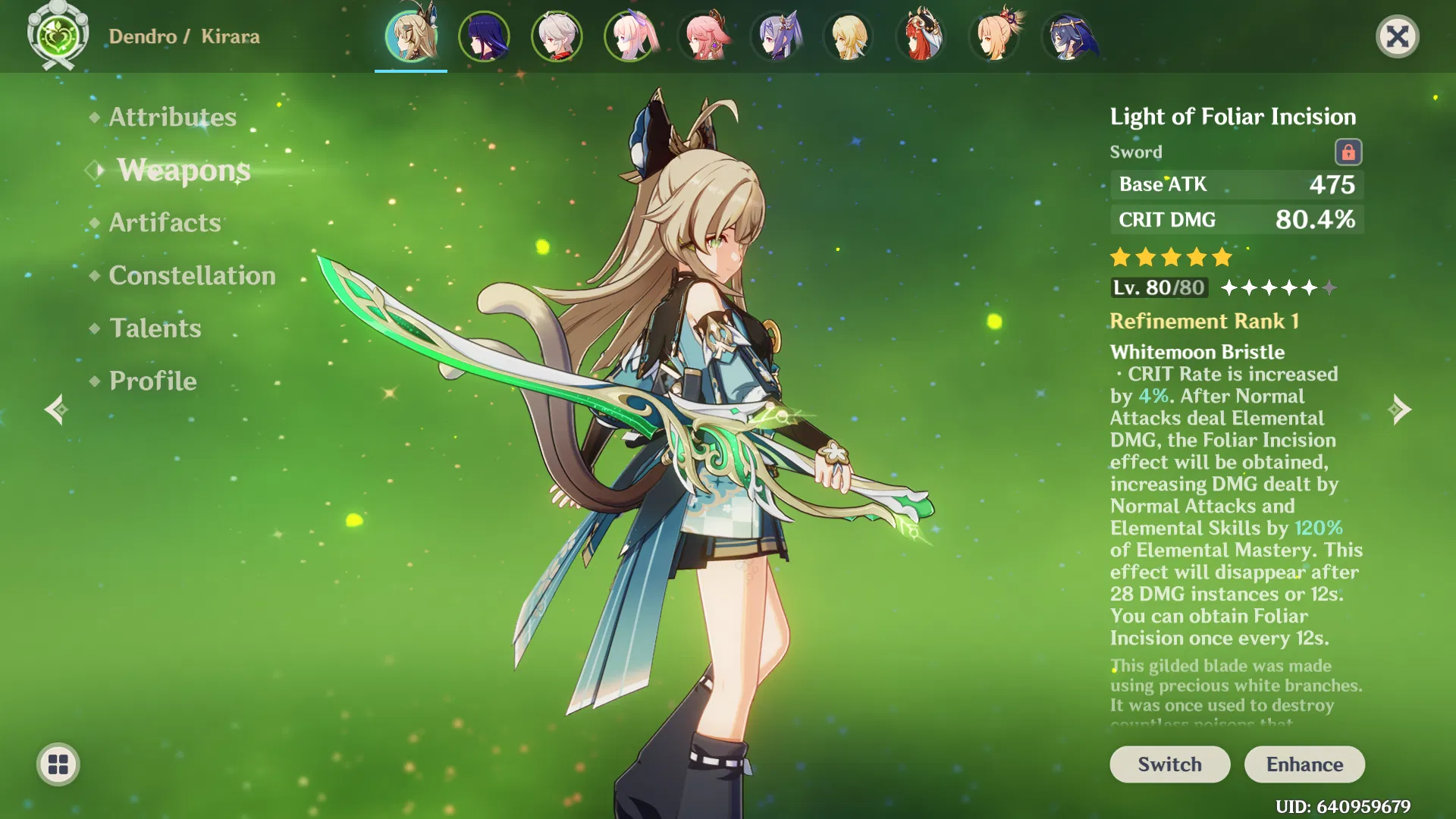Viewport: 1456px width, 819px height.
Task: Select the Raiden Shogun character portrait
Action: click(x=483, y=36)
